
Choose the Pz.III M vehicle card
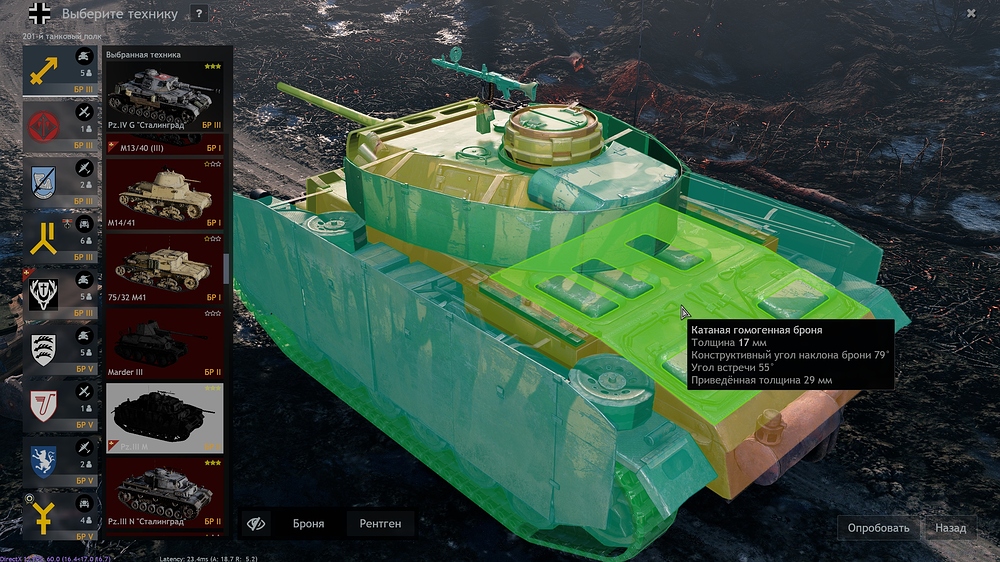coord(165,418)
